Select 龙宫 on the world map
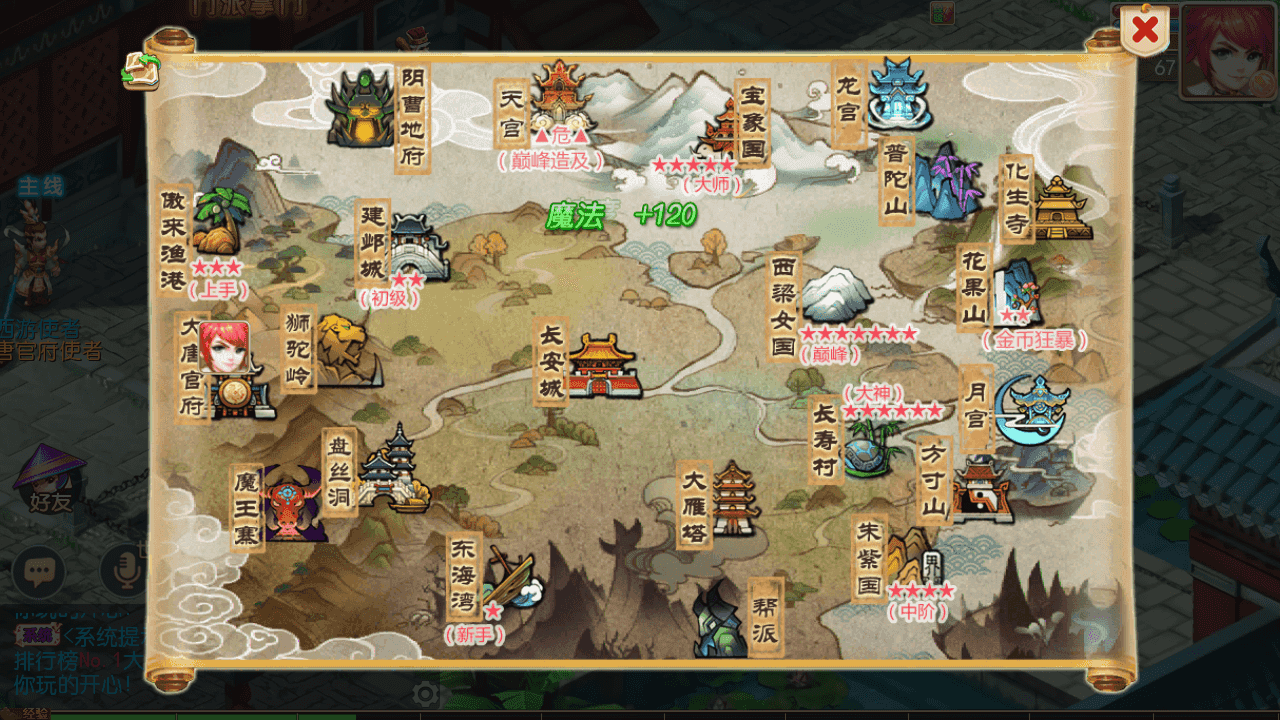1280x720 pixels. tap(897, 94)
